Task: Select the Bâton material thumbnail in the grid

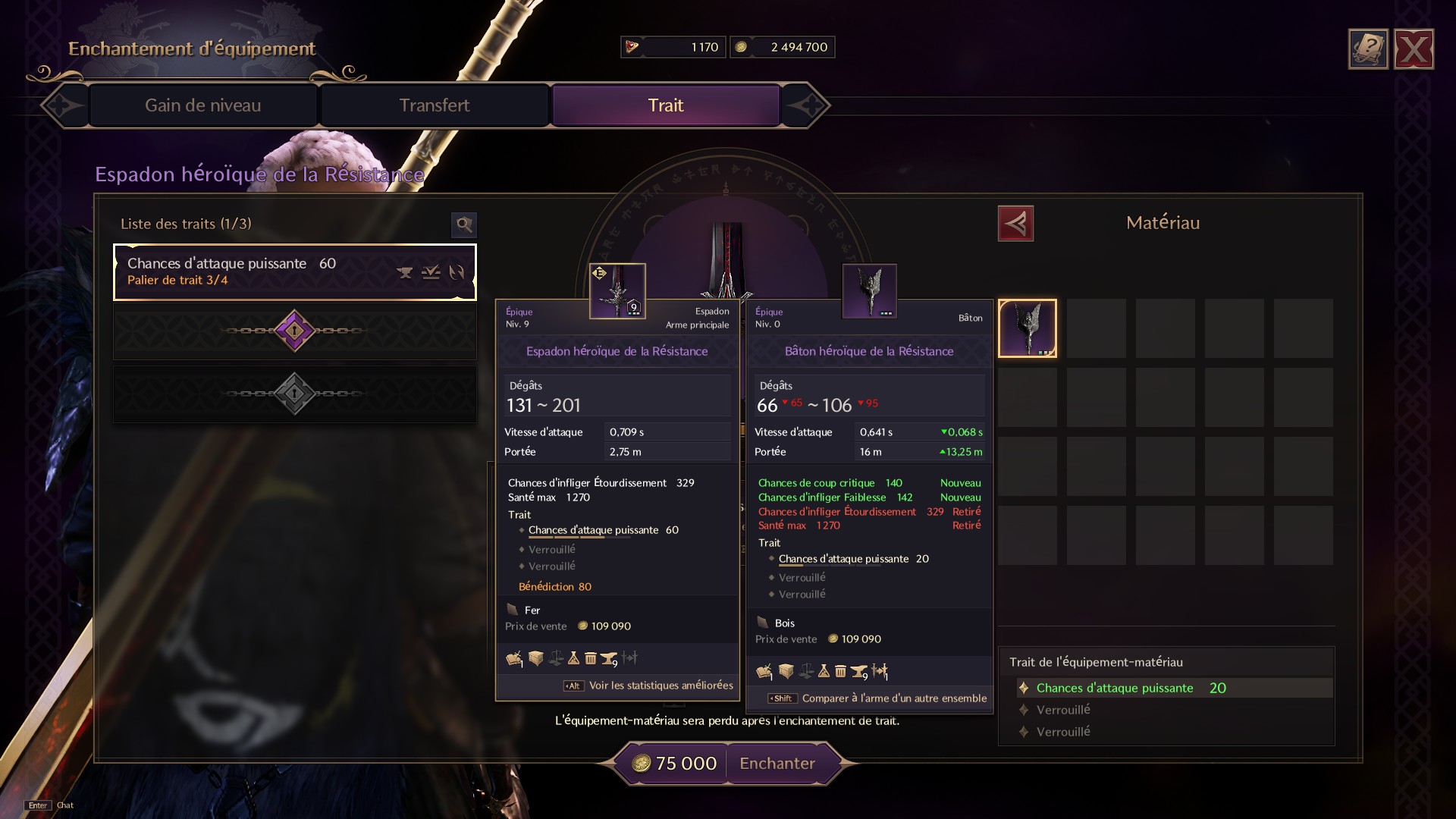Action: (1028, 328)
